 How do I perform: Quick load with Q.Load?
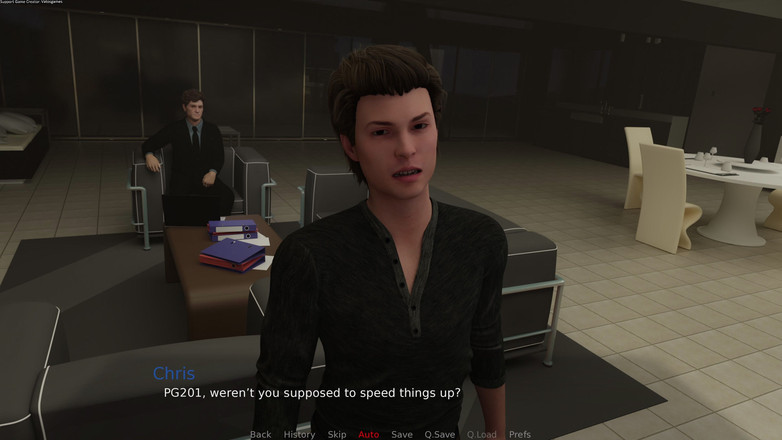click(481, 434)
